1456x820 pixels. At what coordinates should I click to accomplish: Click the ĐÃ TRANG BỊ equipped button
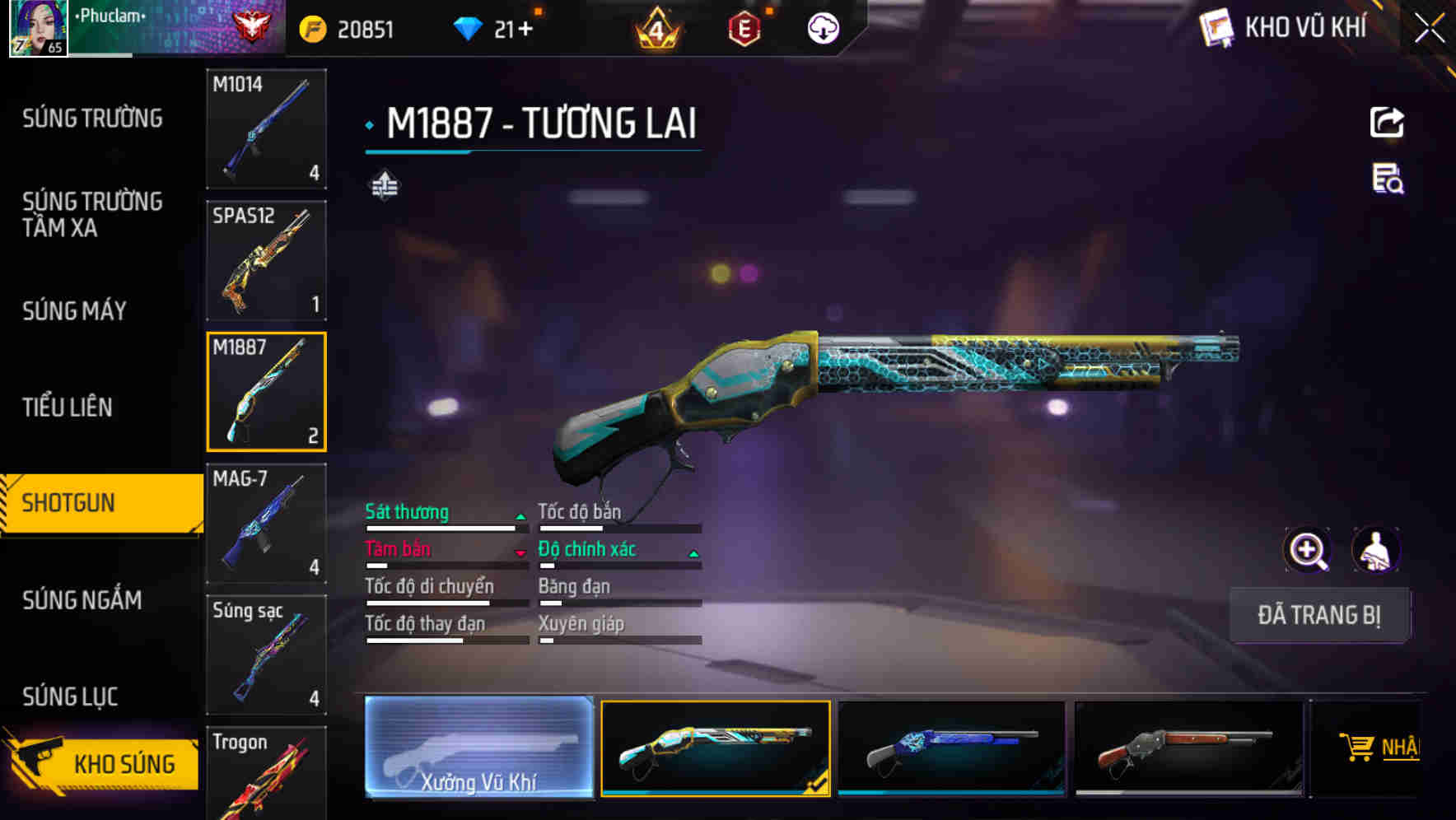[x=1320, y=615]
